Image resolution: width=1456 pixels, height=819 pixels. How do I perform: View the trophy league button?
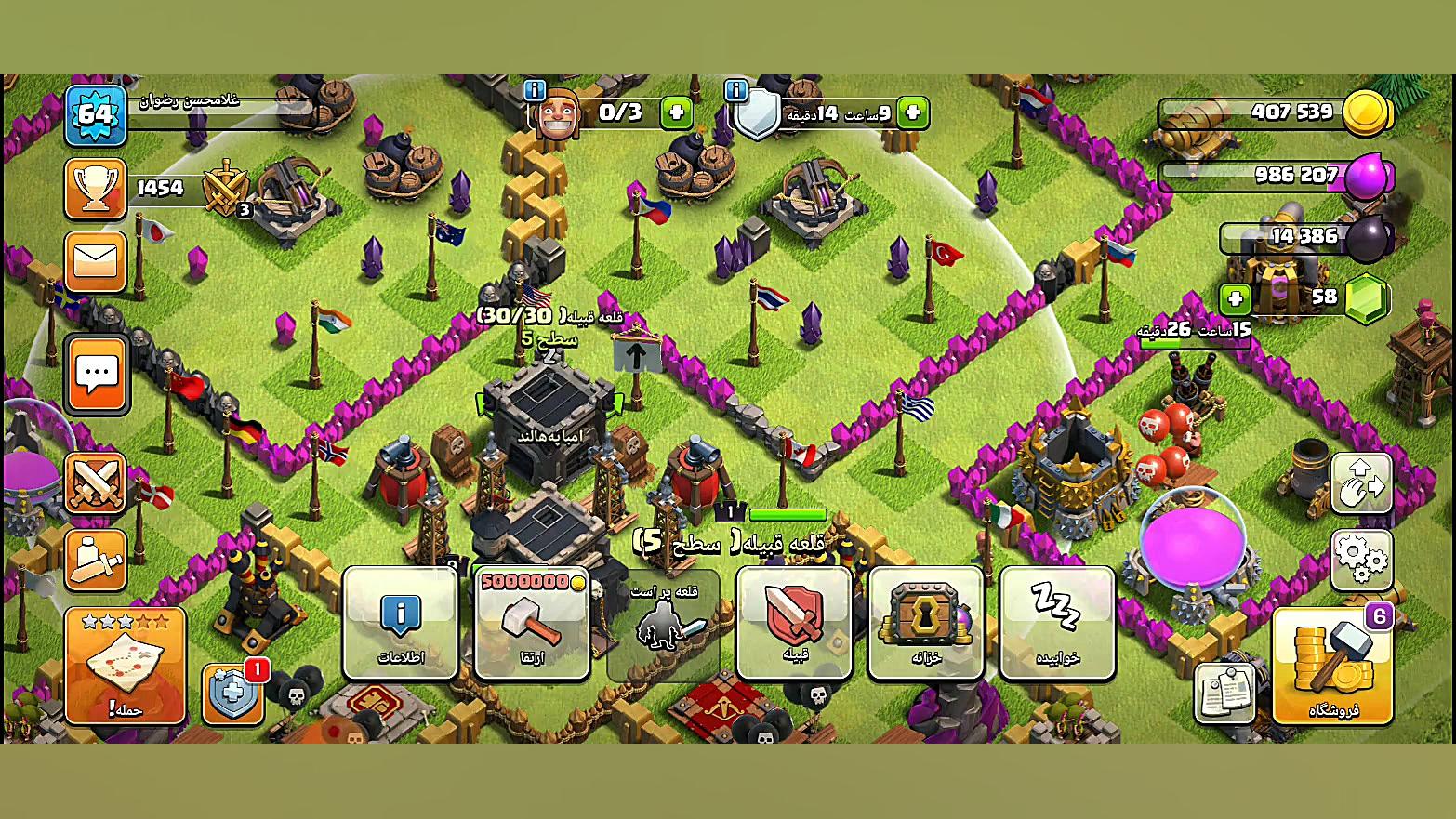click(x=96, y=189)
